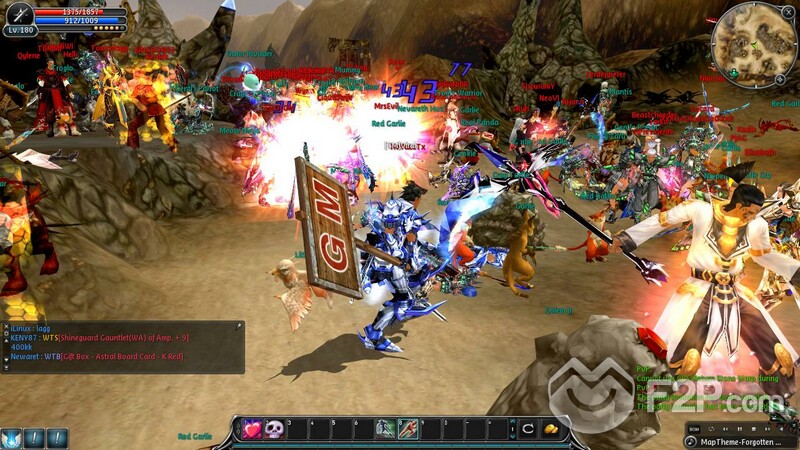Select KENY87's chat message
800x450 pixels.
click(x=100, y=337)
